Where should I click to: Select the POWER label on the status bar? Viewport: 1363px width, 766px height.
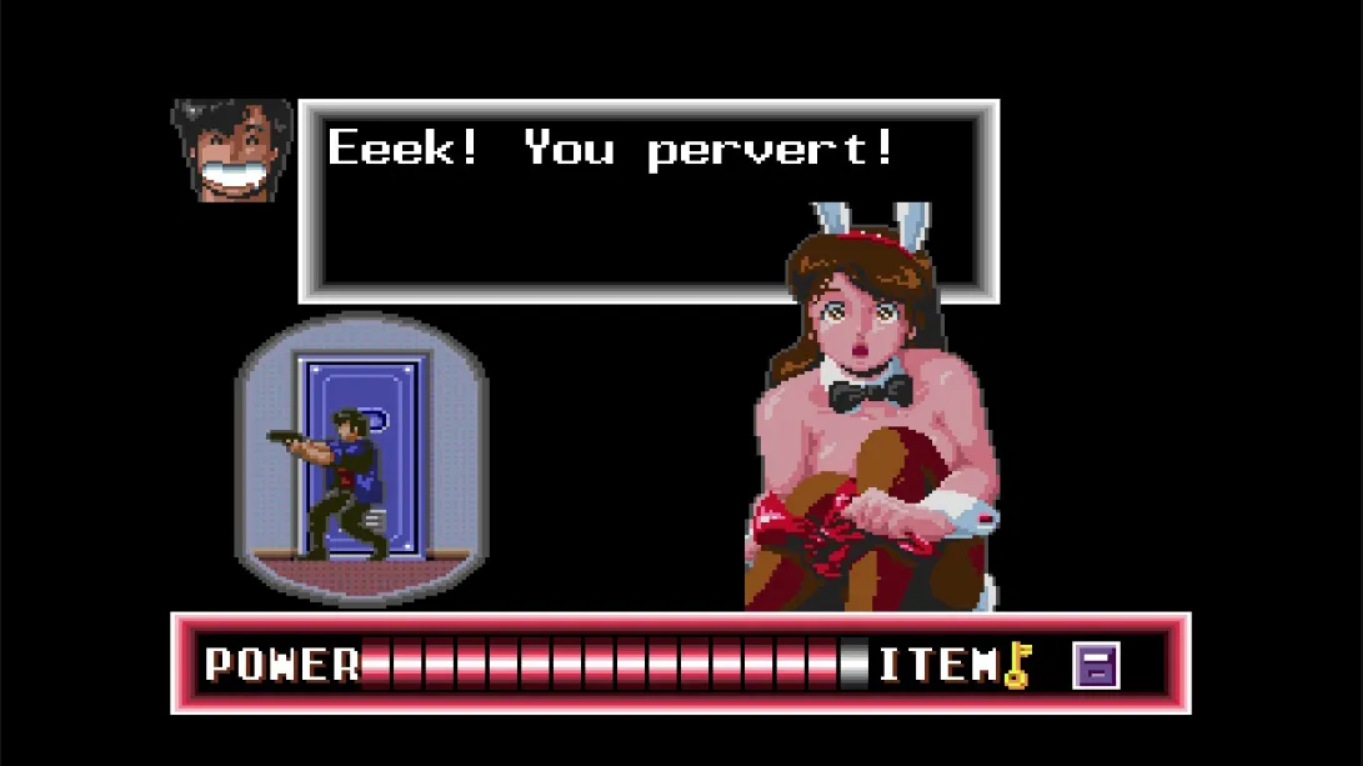point(280,660)
